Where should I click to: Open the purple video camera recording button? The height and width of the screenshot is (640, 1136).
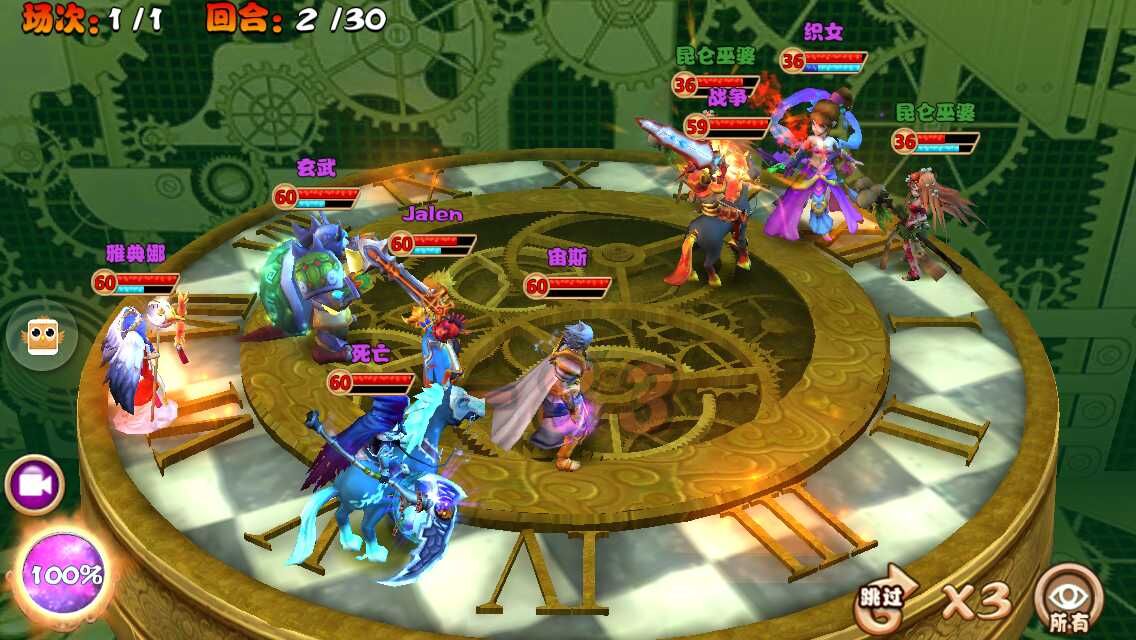tap(35, 486)
